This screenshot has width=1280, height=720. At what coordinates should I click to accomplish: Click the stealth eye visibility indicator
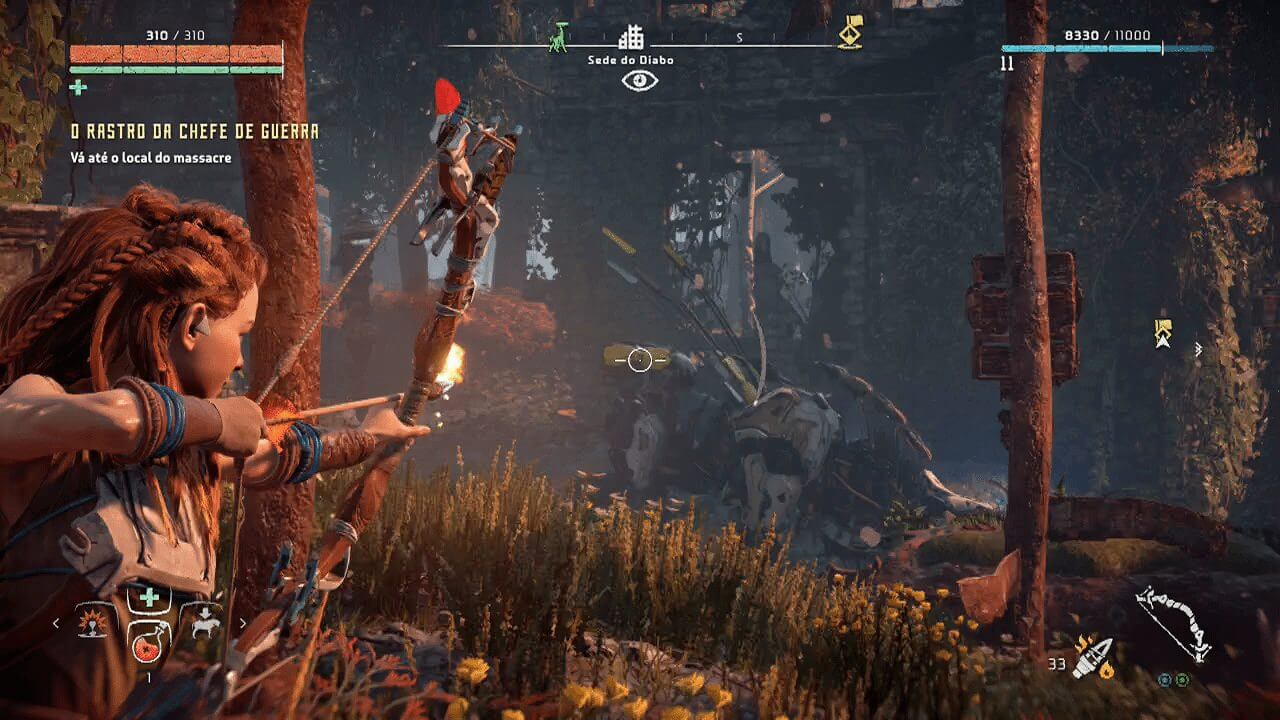640,81
